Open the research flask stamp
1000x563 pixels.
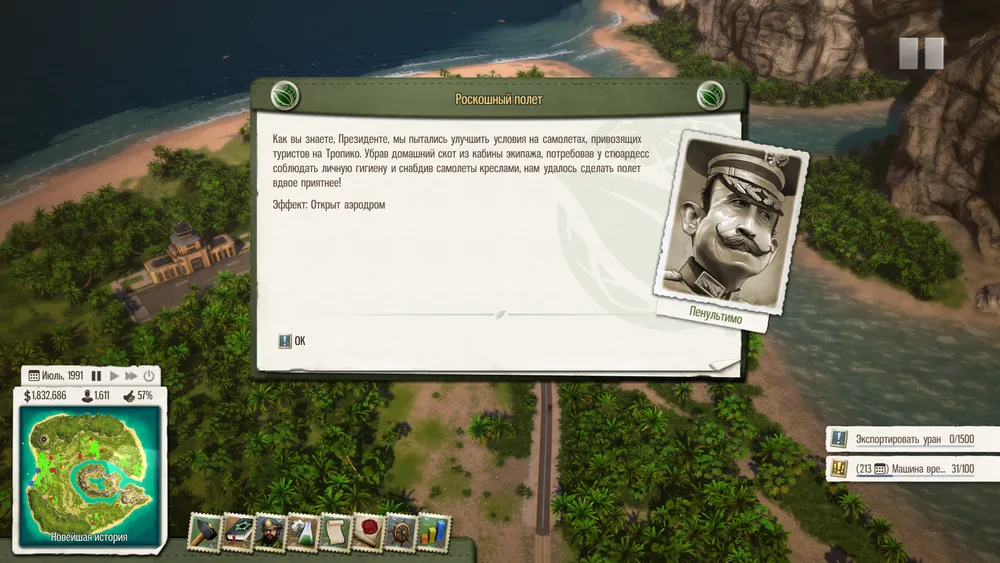coord(302,533)
